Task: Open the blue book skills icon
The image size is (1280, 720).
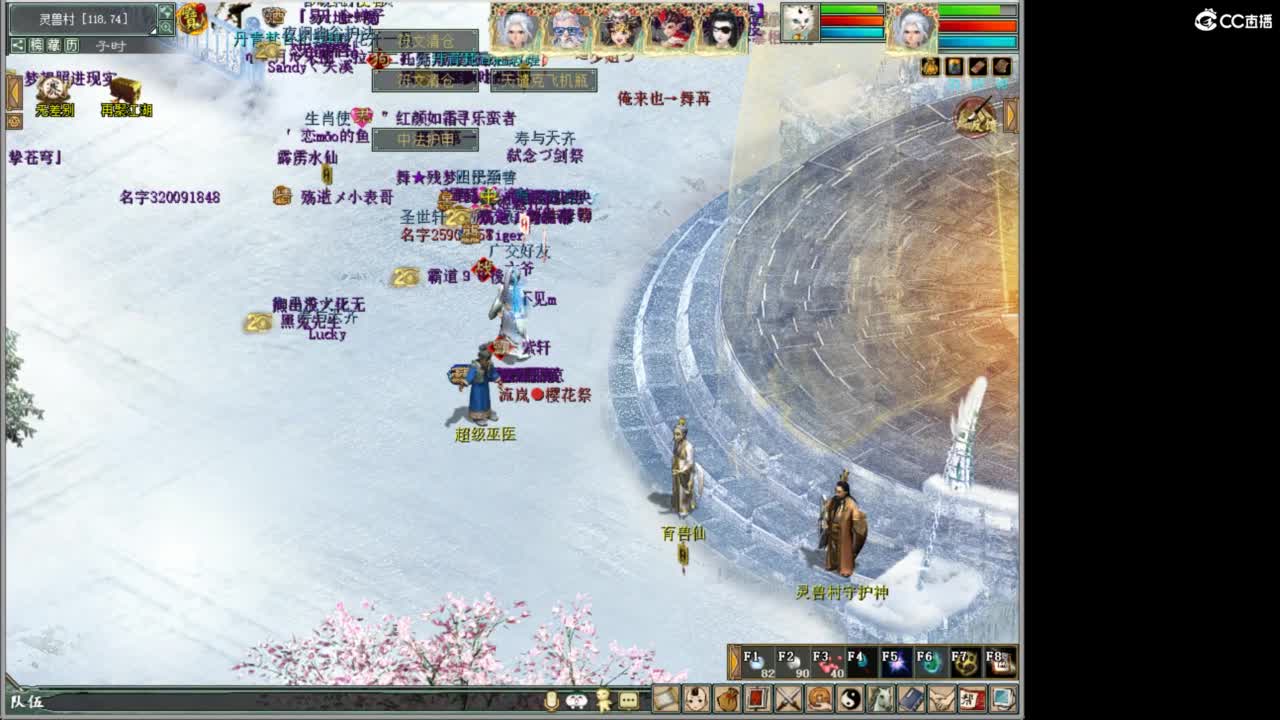Action: (910, 701)
